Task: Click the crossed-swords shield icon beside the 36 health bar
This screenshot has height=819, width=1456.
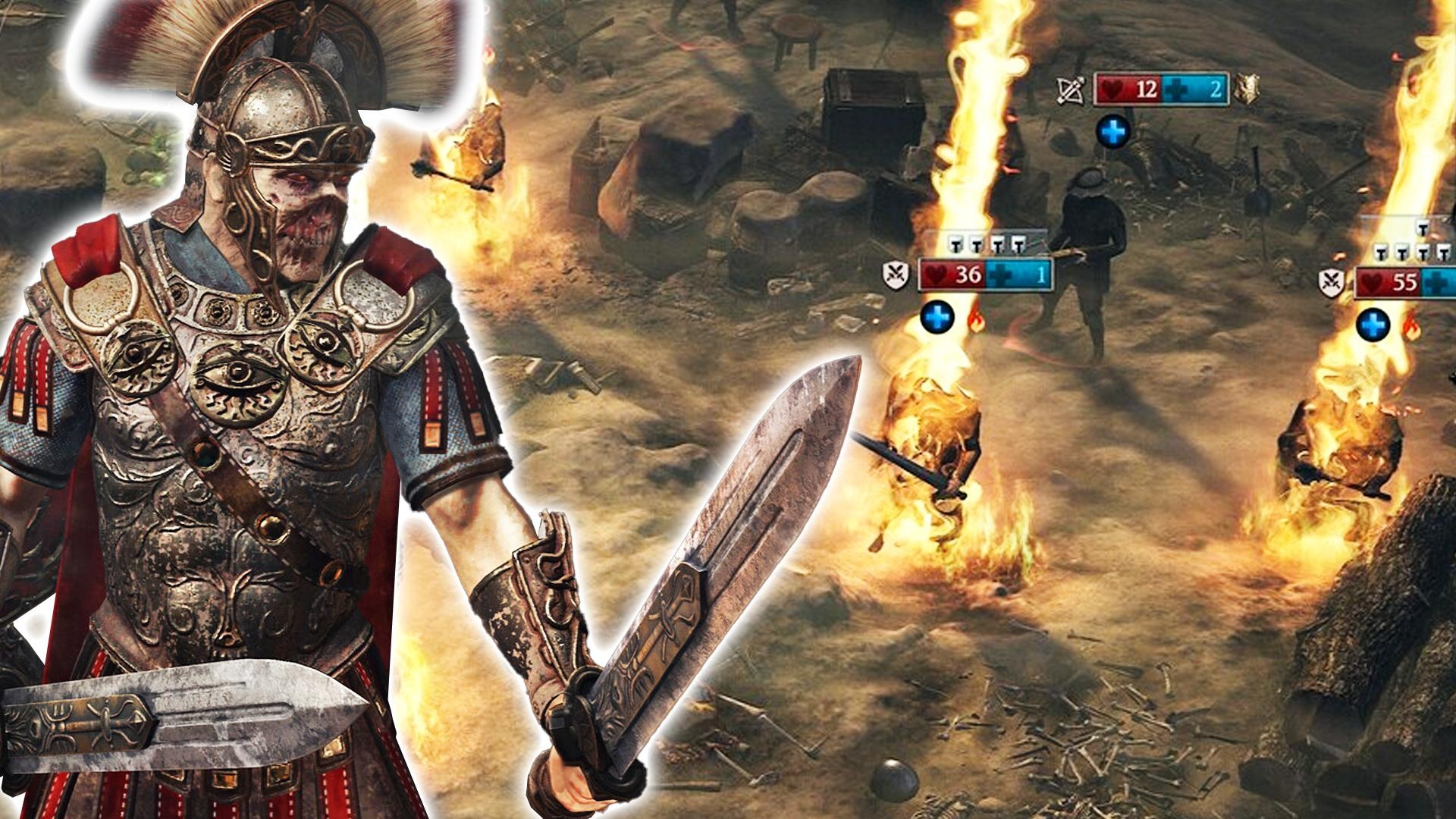Action: (896, 275)
